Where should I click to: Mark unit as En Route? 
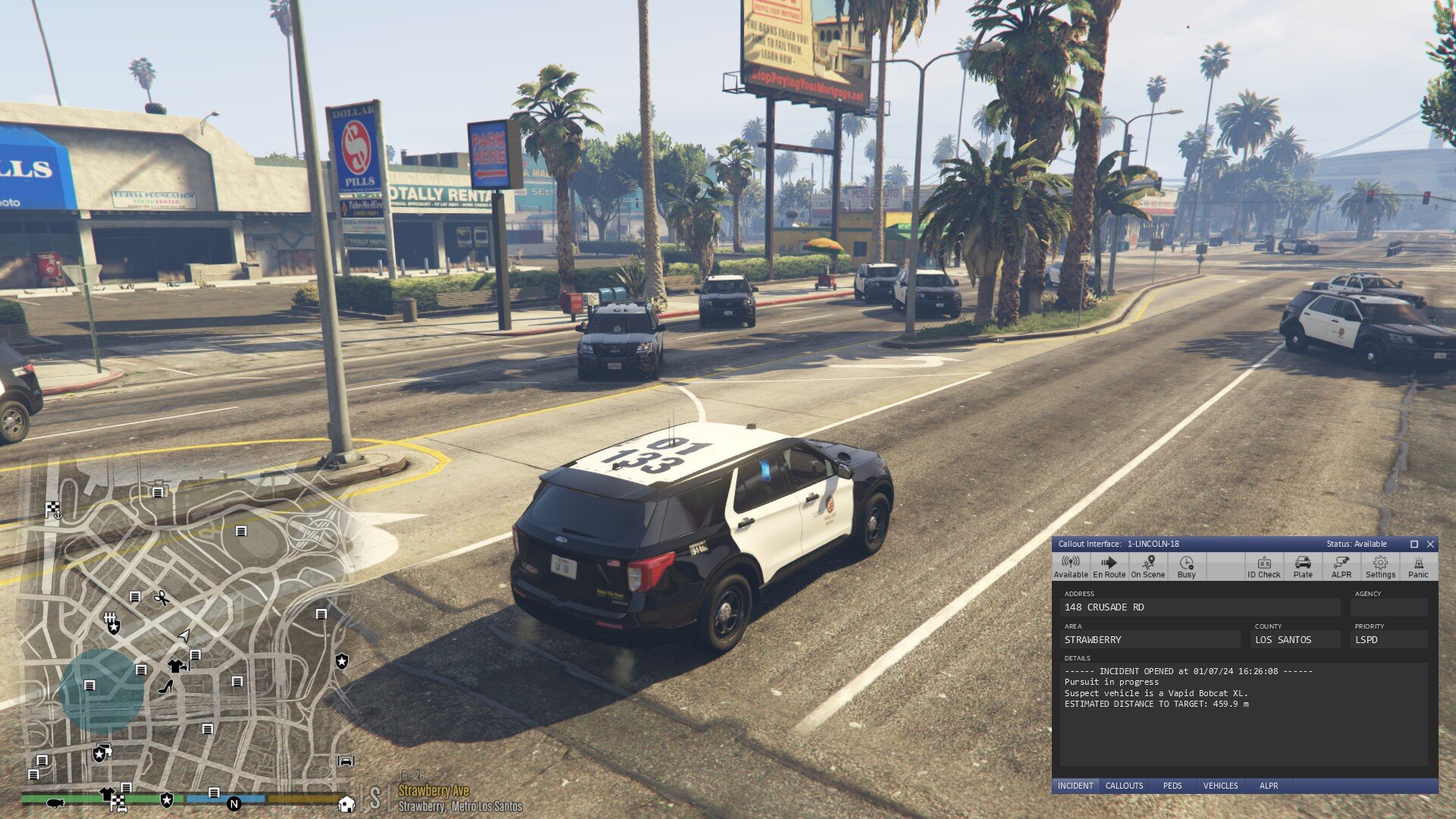pyautogui.click(x=1109, y=566)
